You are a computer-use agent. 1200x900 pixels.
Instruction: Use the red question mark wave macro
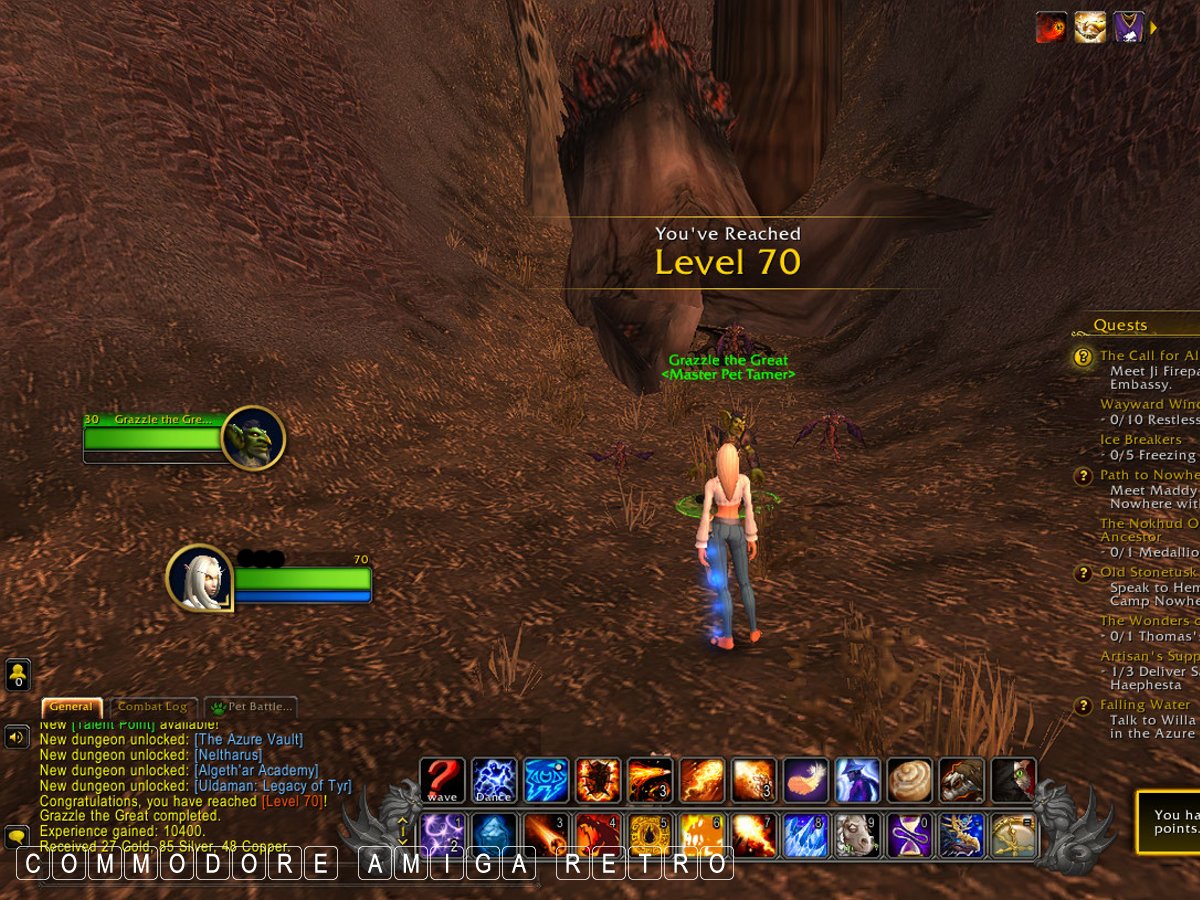point(442,780)
